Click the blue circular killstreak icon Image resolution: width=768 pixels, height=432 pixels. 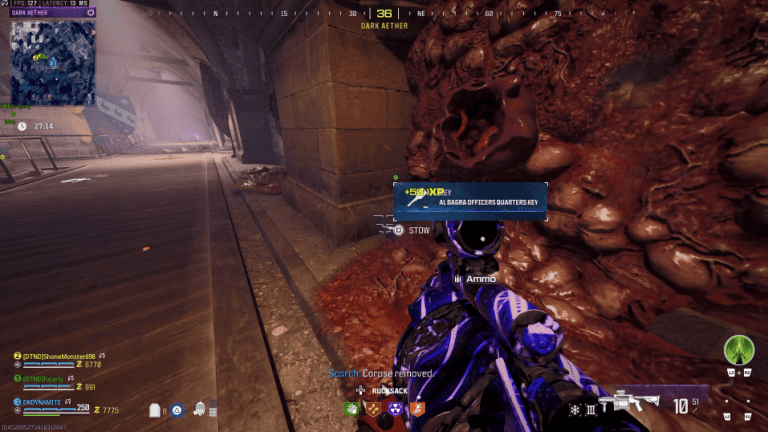176,409
